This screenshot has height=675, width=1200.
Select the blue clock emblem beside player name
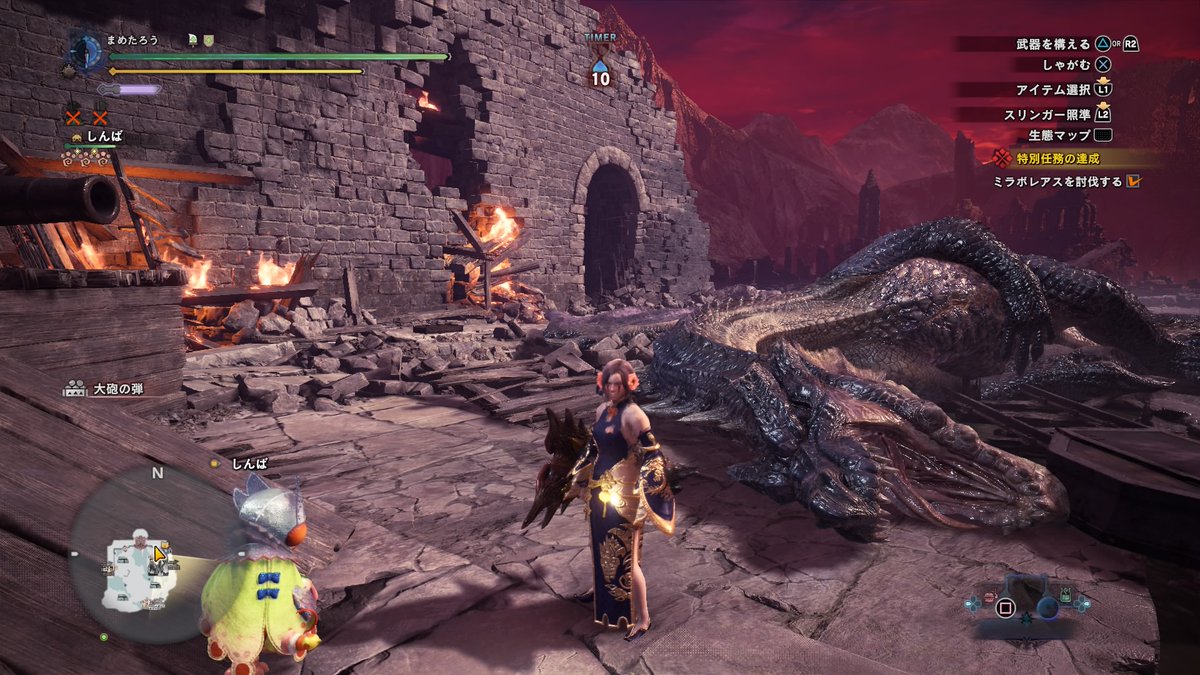(x=87, y=52)
